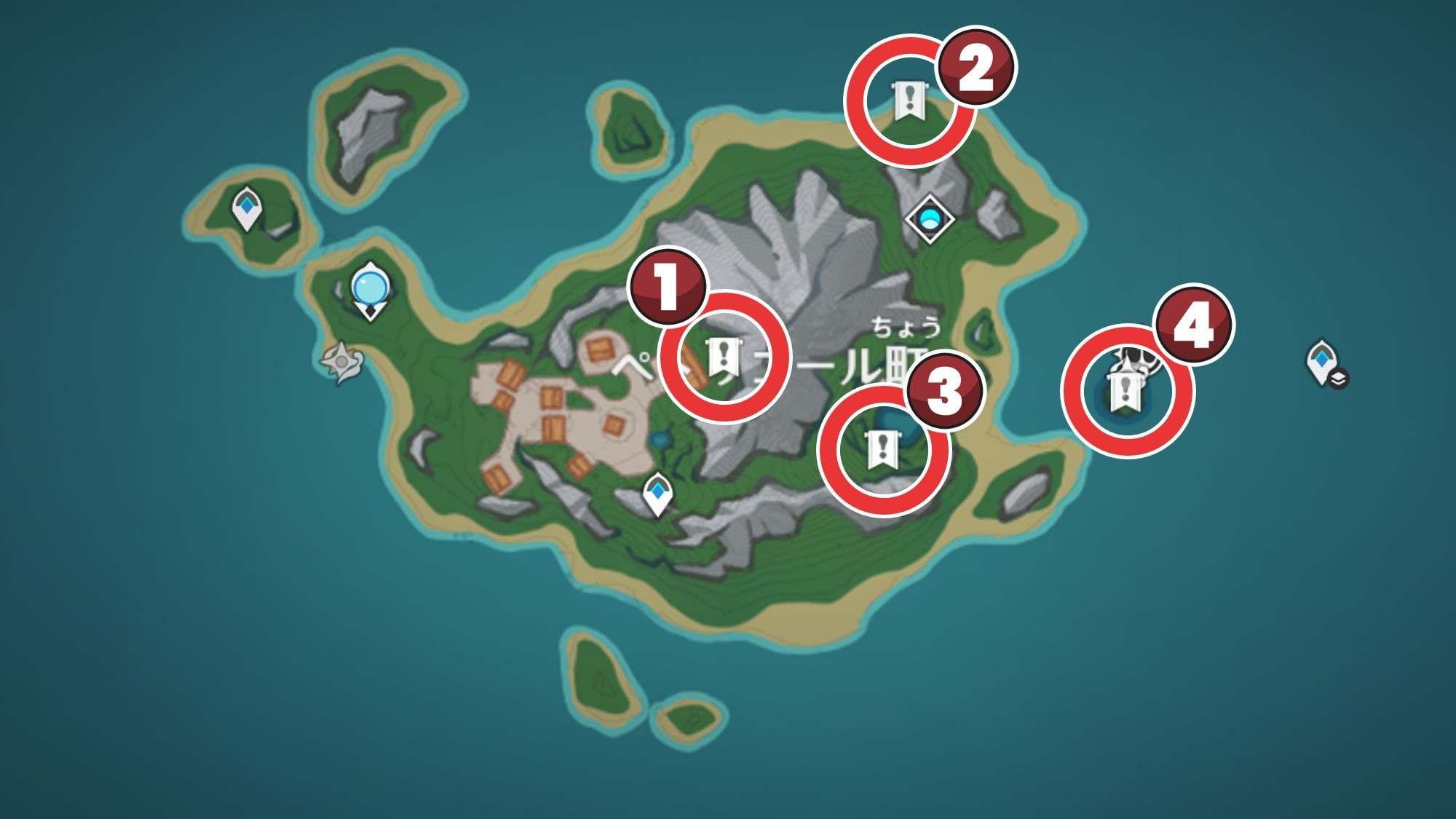Select the Statue of The Seven marker

pyautogui.click(x=371, y=291)
